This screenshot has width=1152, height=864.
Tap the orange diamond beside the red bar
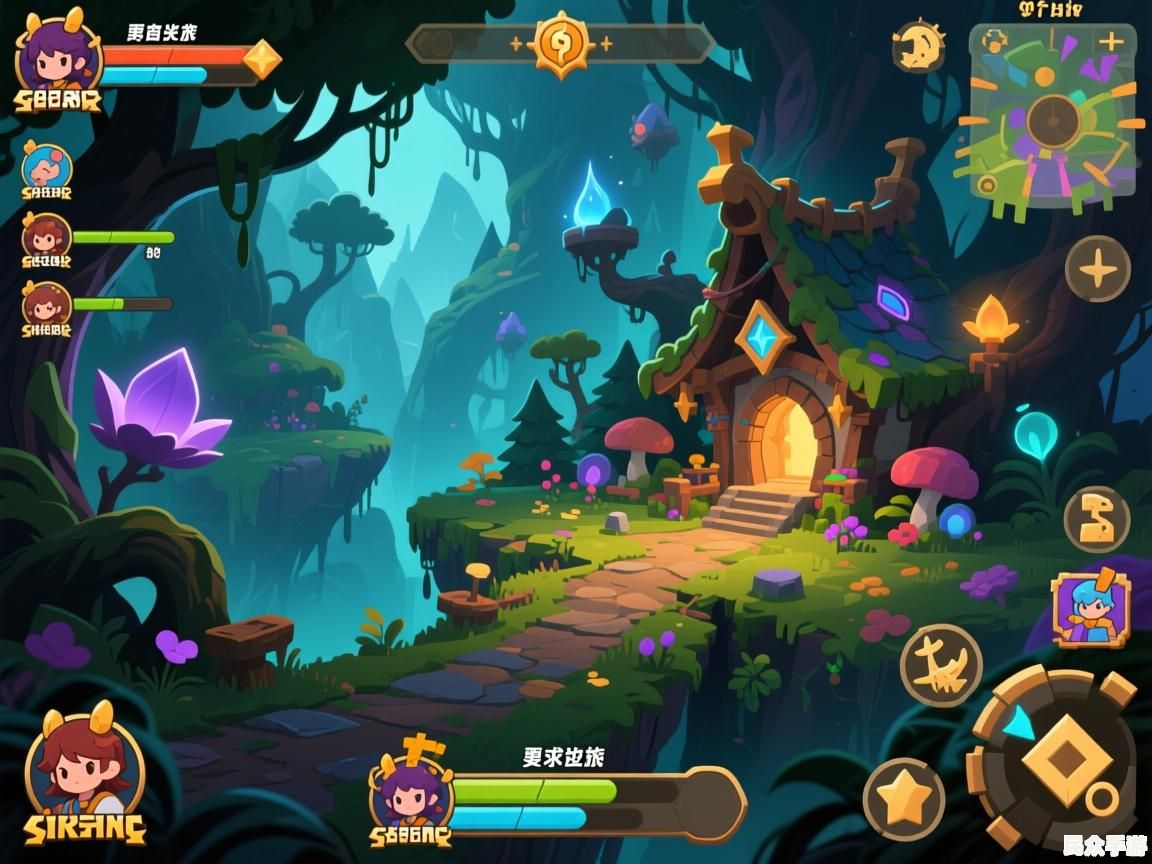coord(262,59)
